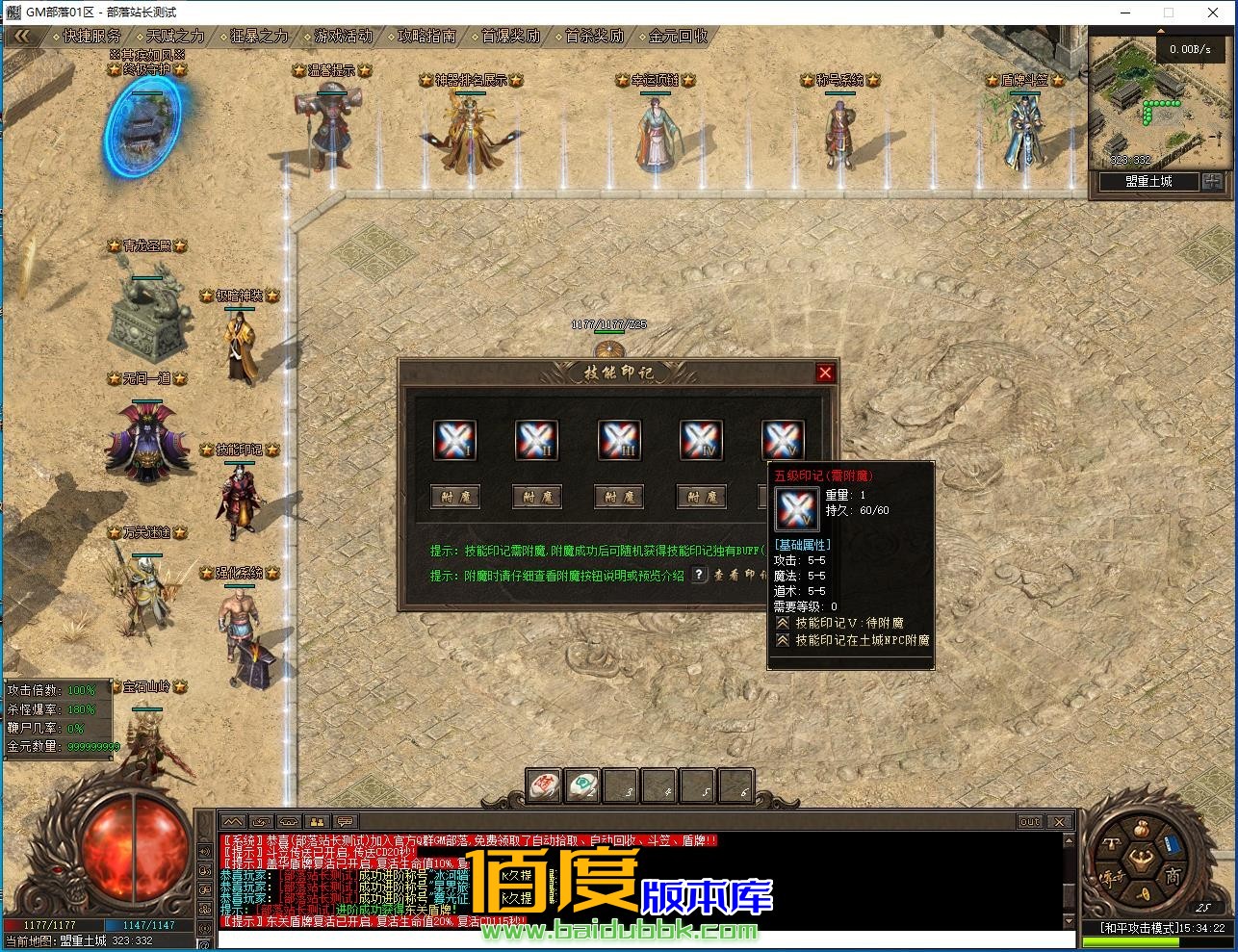Close the 技能印记 skill mark window

pyautogui.click(x=825, y=373)
